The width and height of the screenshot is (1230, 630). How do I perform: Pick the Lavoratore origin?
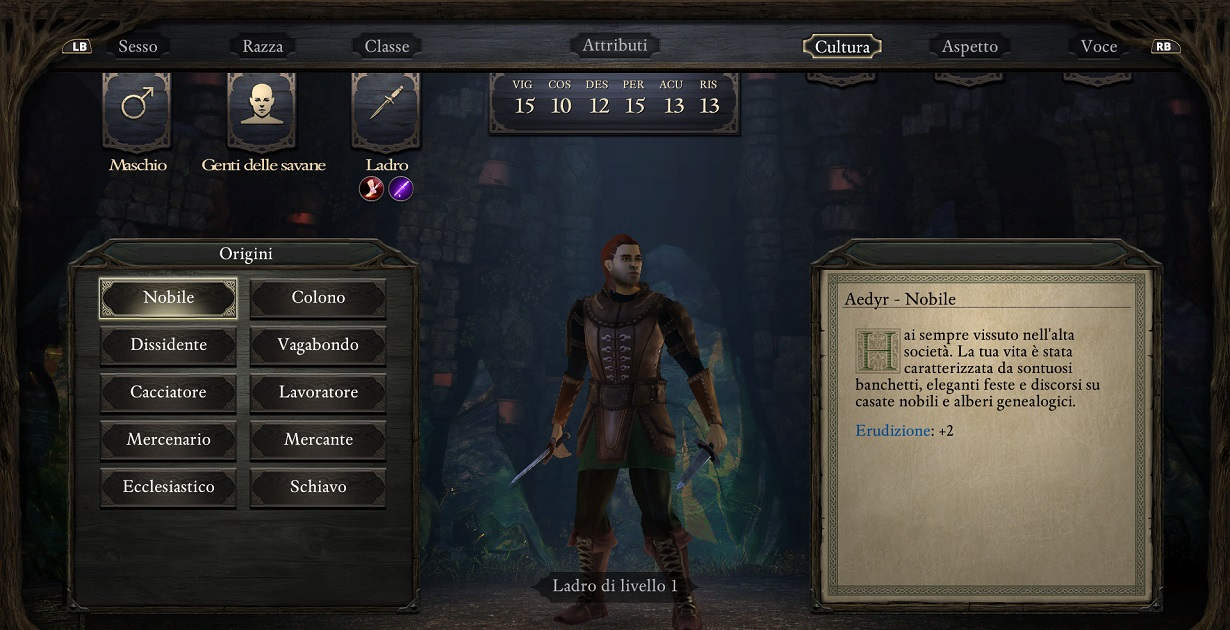tap(318, 392)
